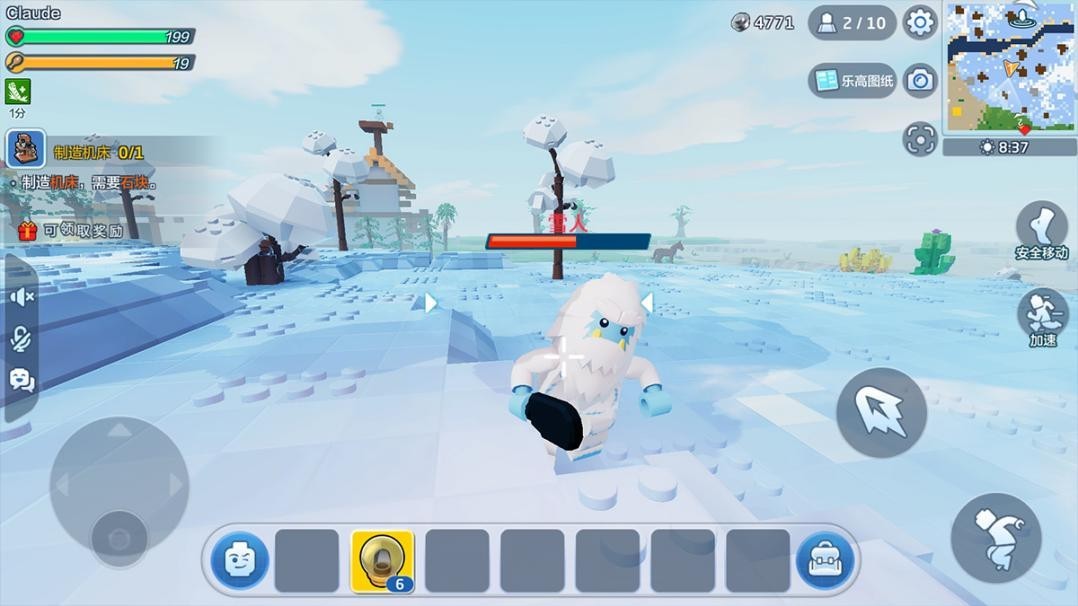1078x606 pixels.
Task: Activate 安全移动 safe movement
Action: (x=1042, y=229)
